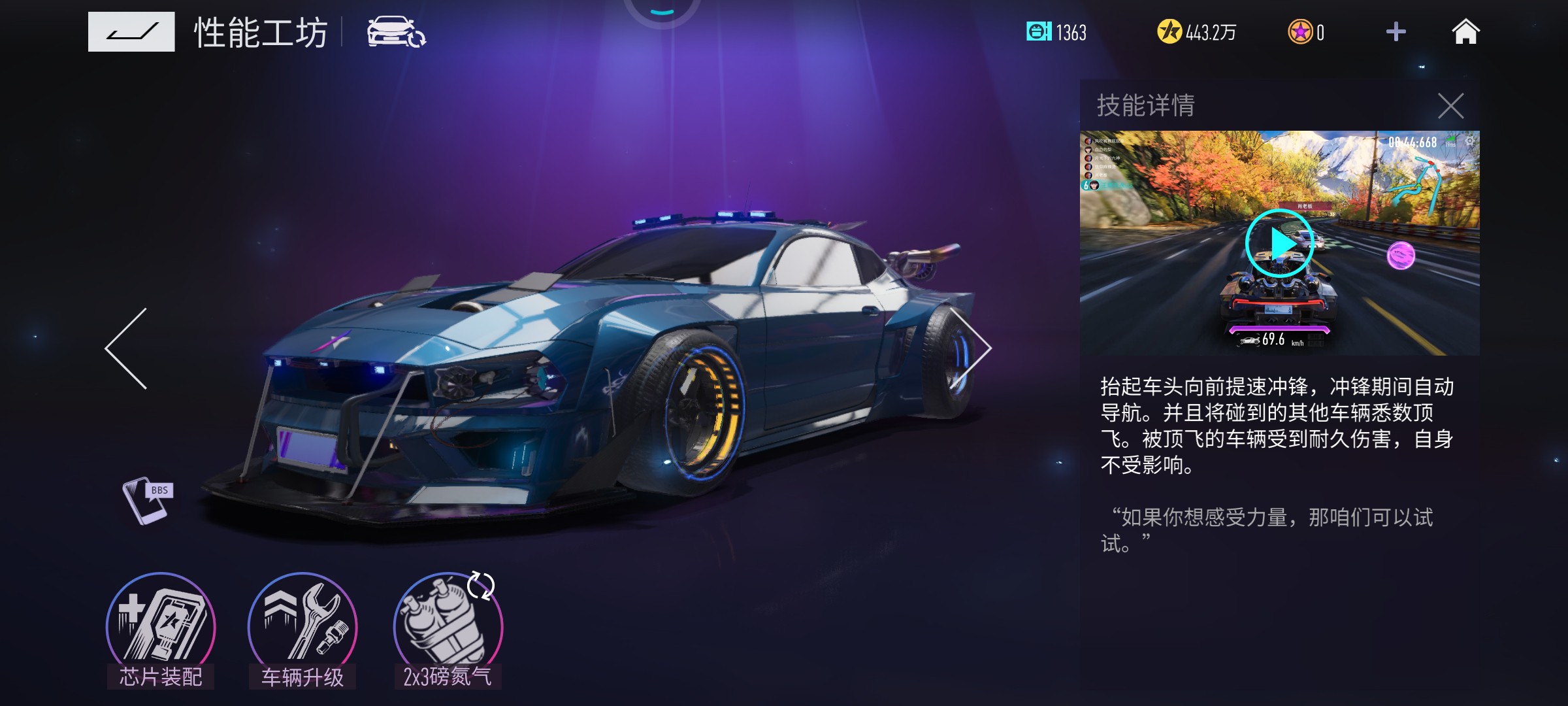
Task: Open the BBS forum icon
Action: pyautogui.click(x=148, y=501)
